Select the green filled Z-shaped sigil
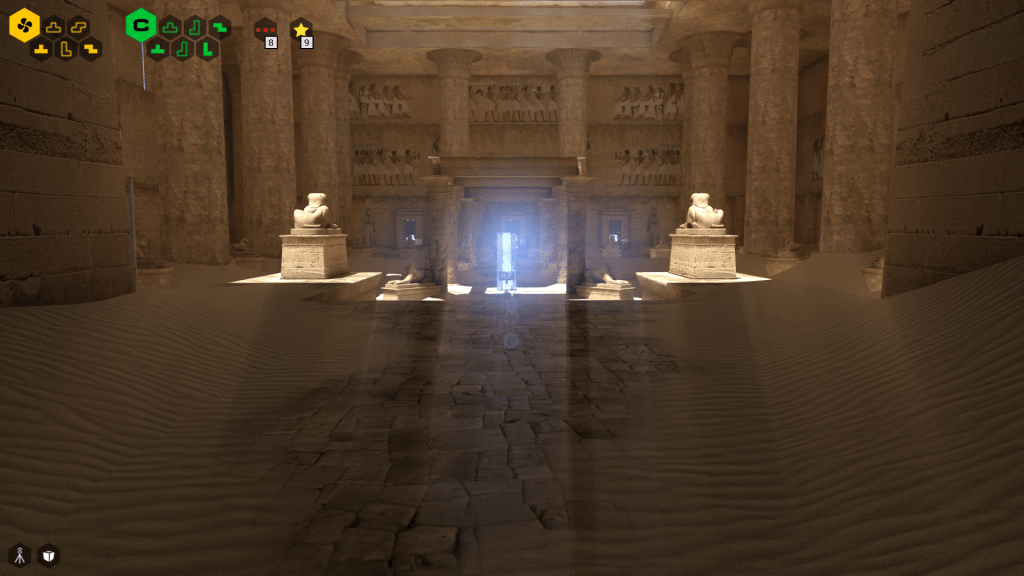 (x=220, y=27)
